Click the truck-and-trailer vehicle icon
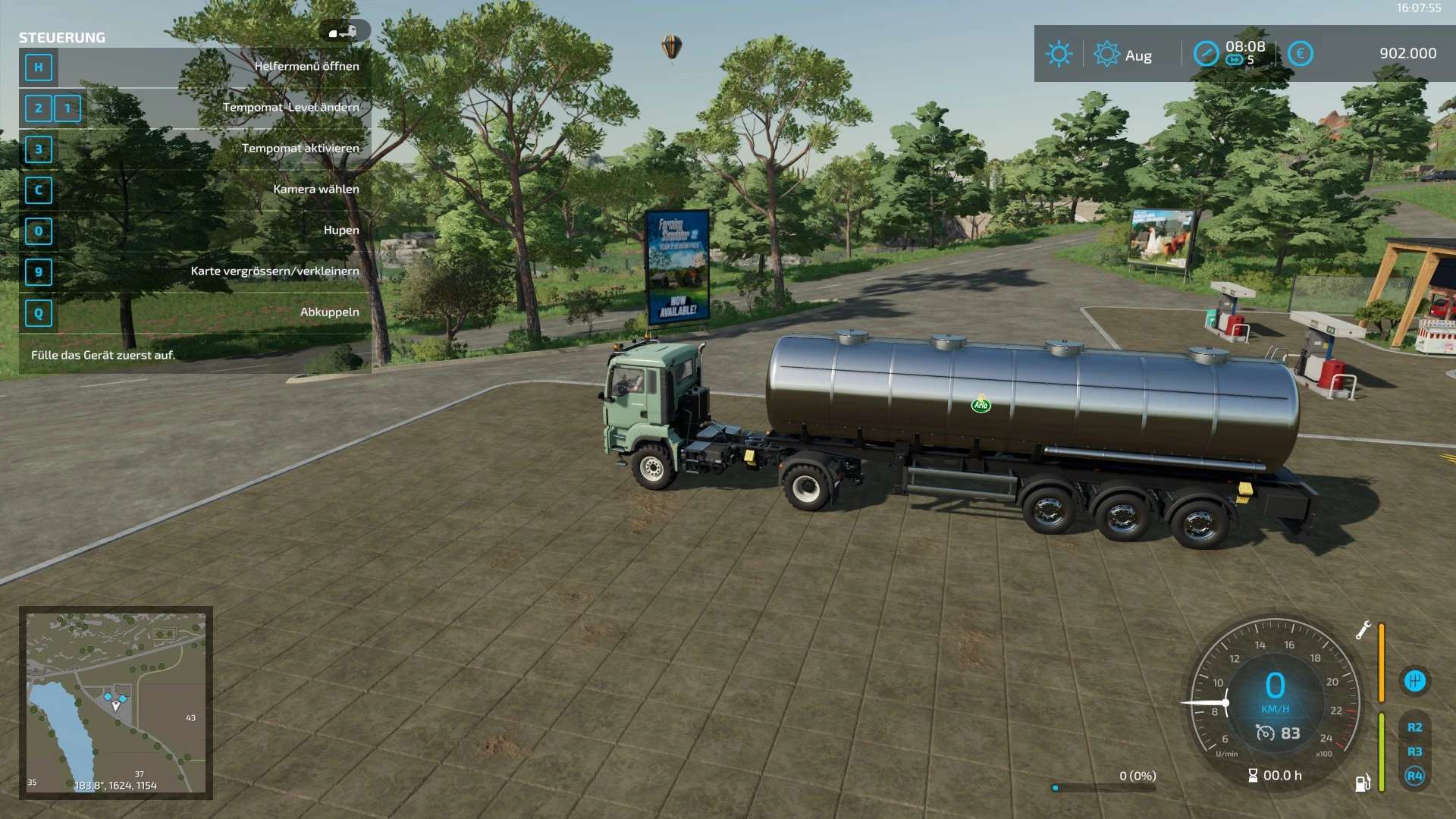The image size is (1456, 819). coord(344,32)
